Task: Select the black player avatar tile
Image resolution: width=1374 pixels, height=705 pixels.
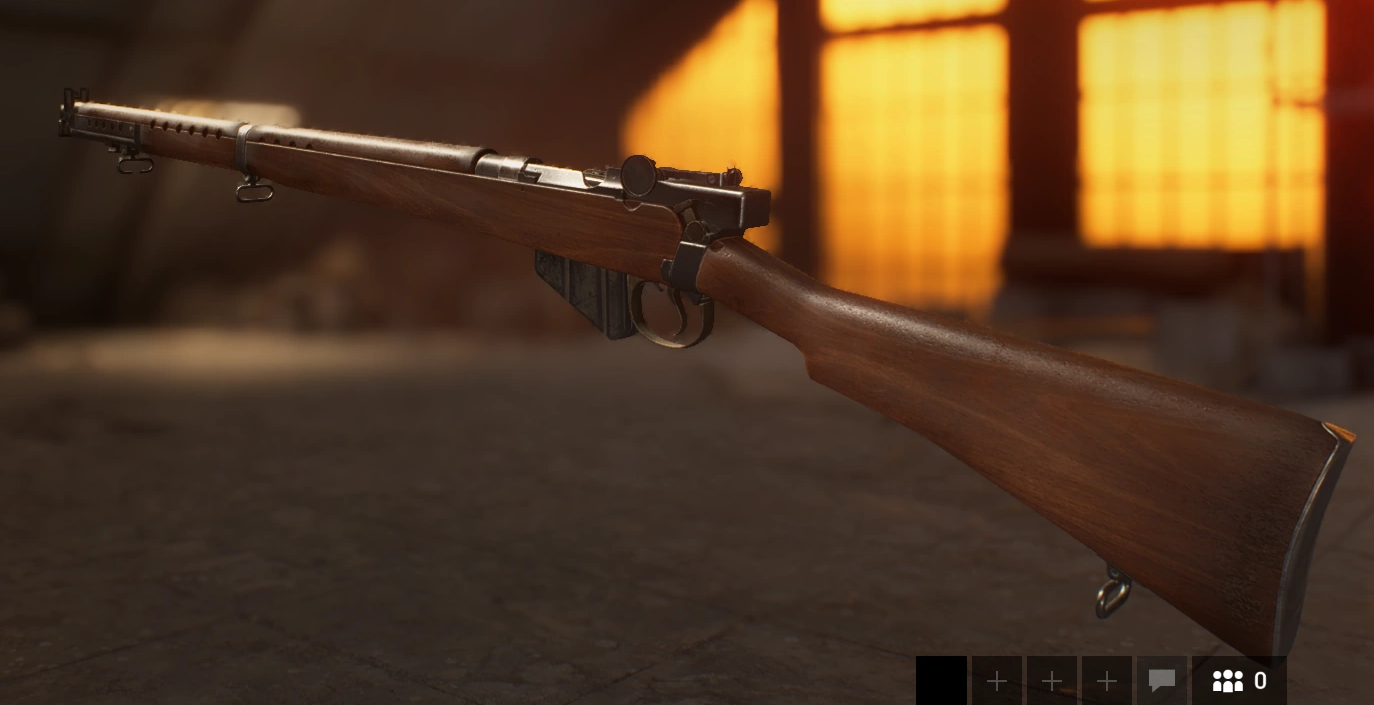Action: [x=941, y=681]
